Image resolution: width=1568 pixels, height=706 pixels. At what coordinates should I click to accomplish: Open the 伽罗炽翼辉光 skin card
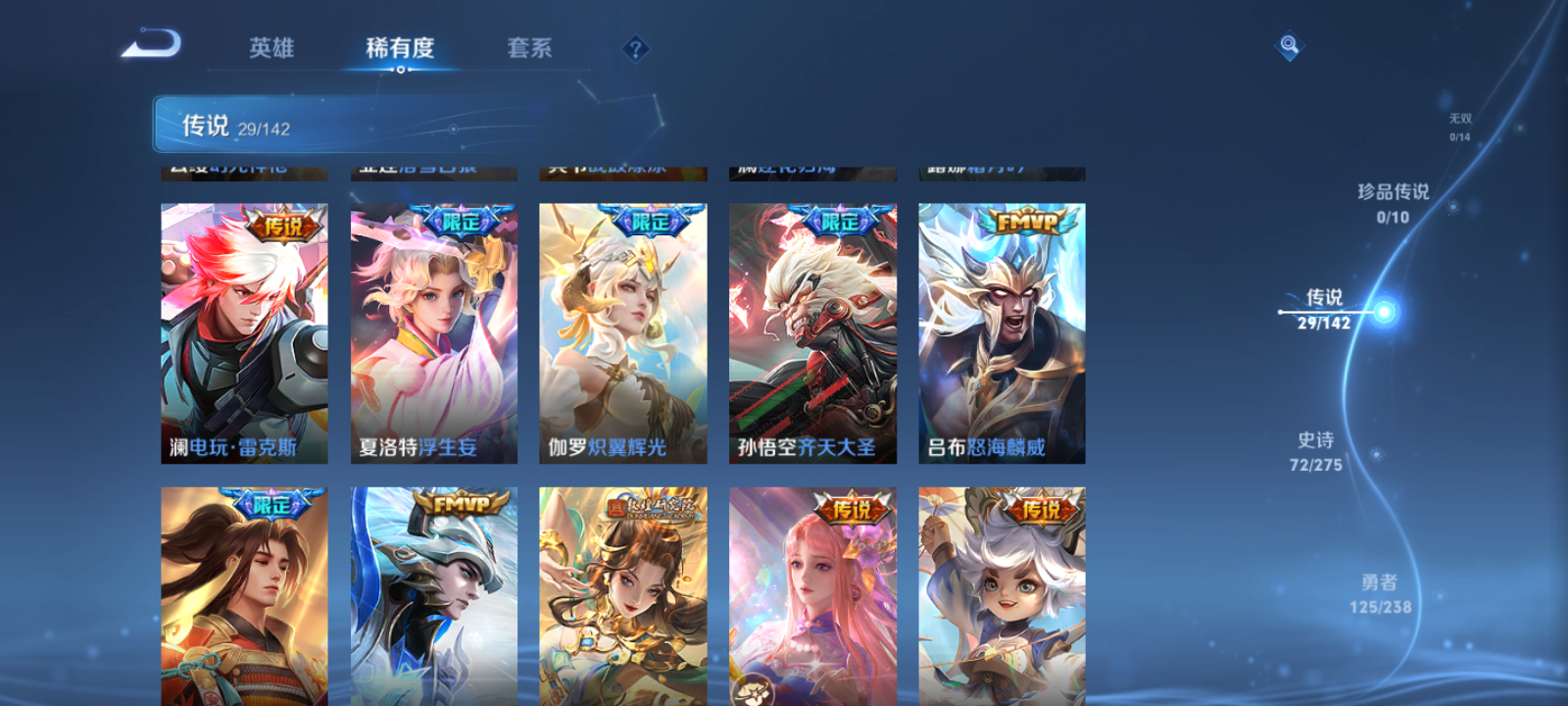click(622, 333)
